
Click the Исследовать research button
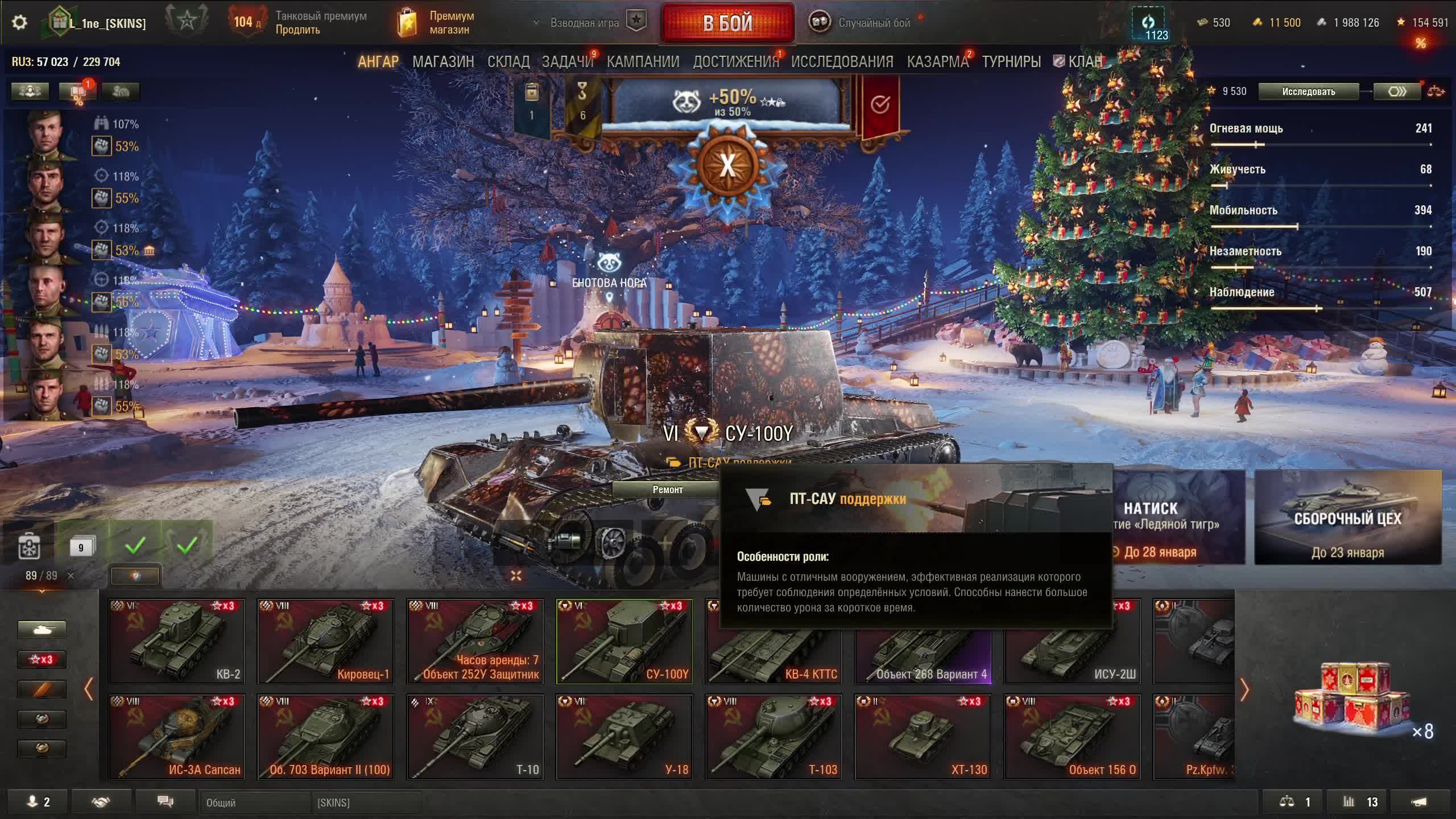pos(1308,92)
